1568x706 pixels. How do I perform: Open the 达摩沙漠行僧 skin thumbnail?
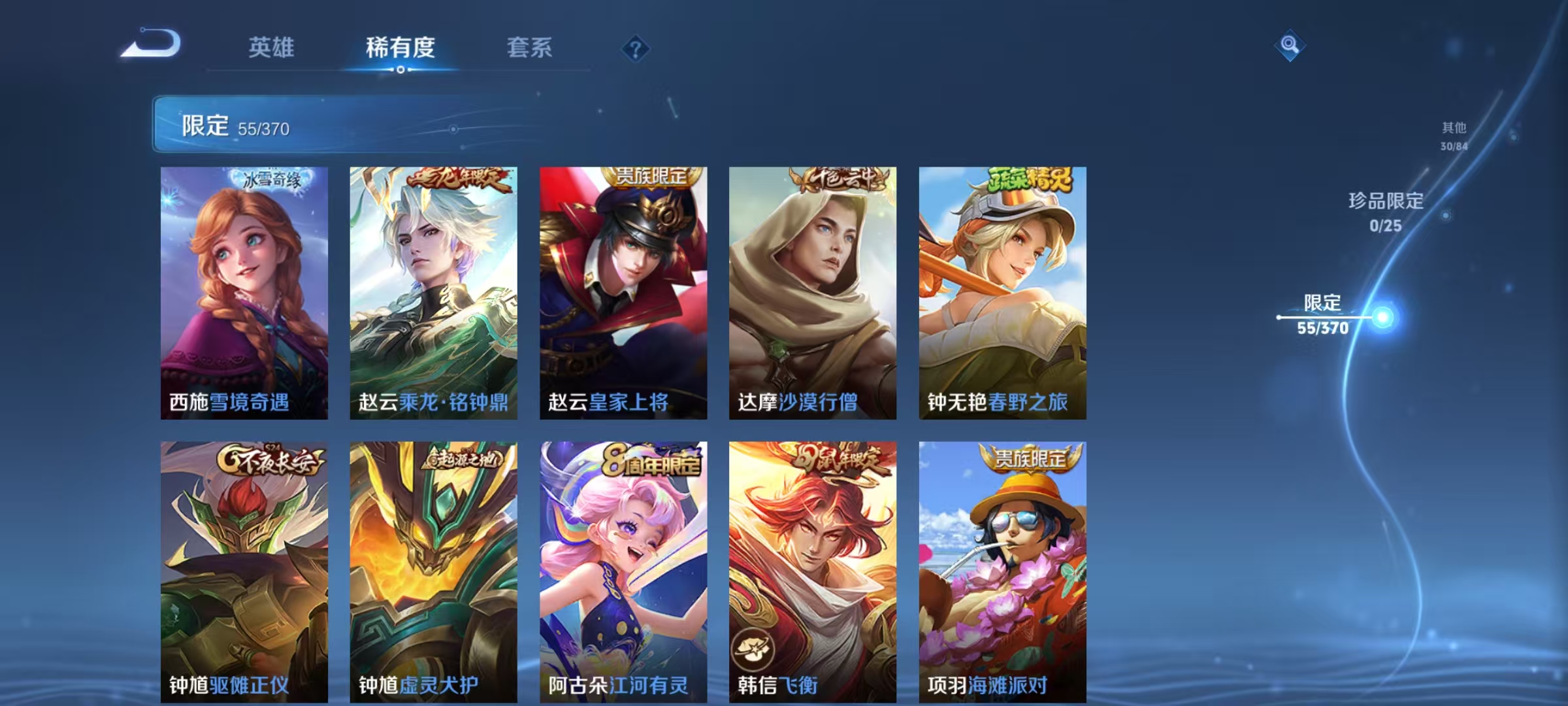[x=811, y=288]
